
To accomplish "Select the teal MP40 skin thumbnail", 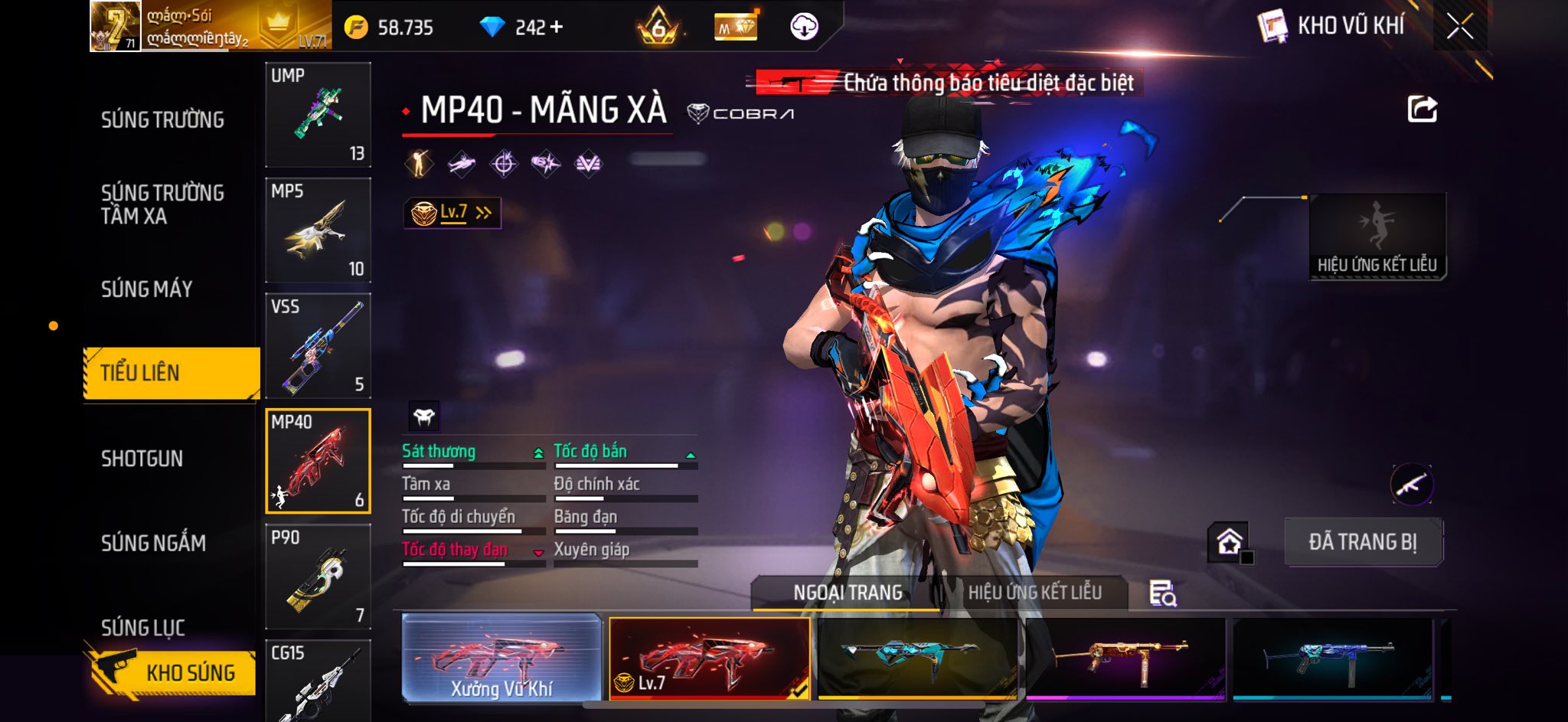I will (916, 658).
